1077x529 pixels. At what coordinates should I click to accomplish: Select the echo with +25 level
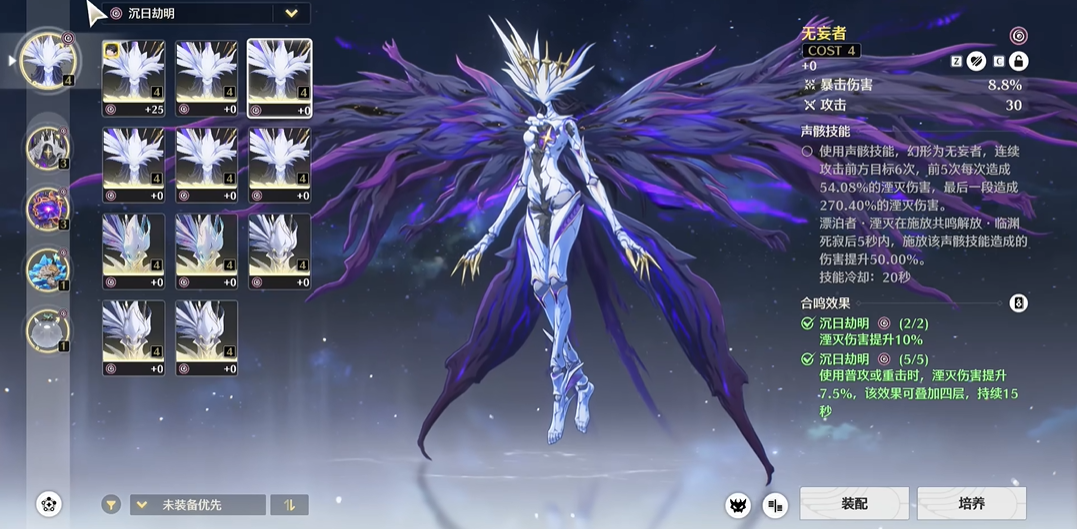pyautogui.click(x=134, y=78)
